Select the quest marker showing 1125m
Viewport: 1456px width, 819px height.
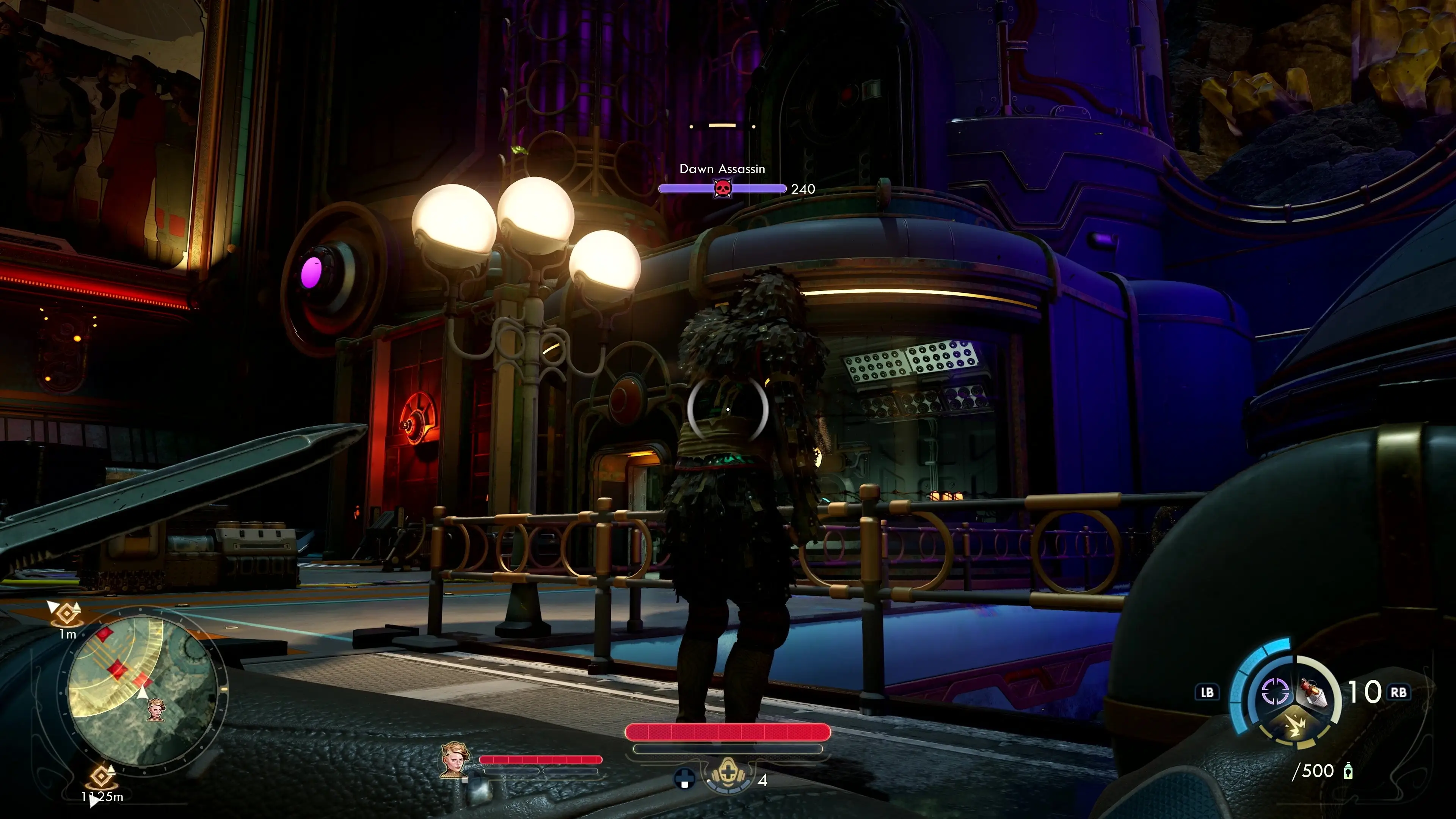[x=102, y=778]
